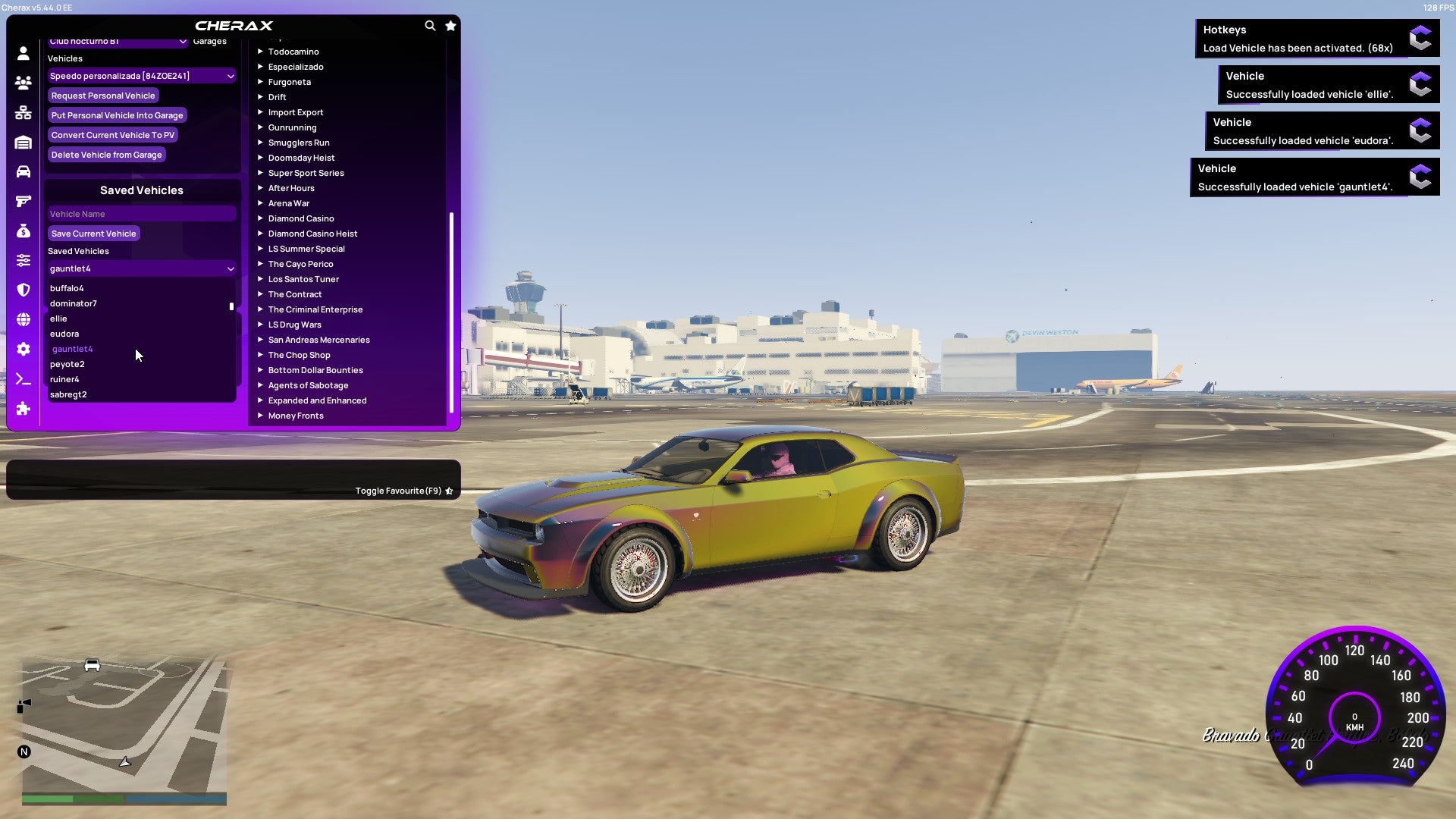Screen dimensions: 1456x819
Task: Click the settings gear icon
Action: click(x=23, y=350)
